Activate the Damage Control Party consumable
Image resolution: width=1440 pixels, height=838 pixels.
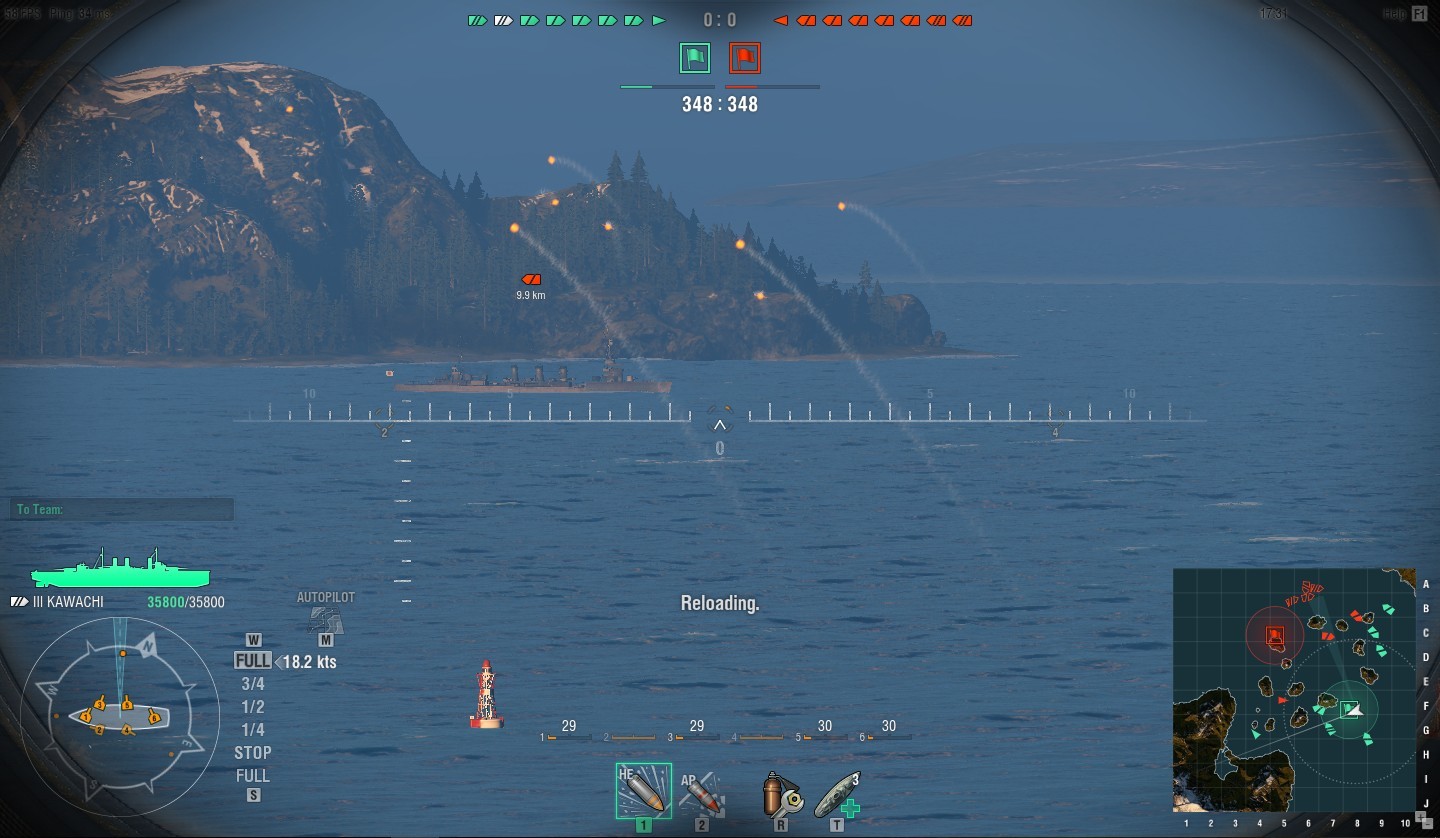coord(780,793)
